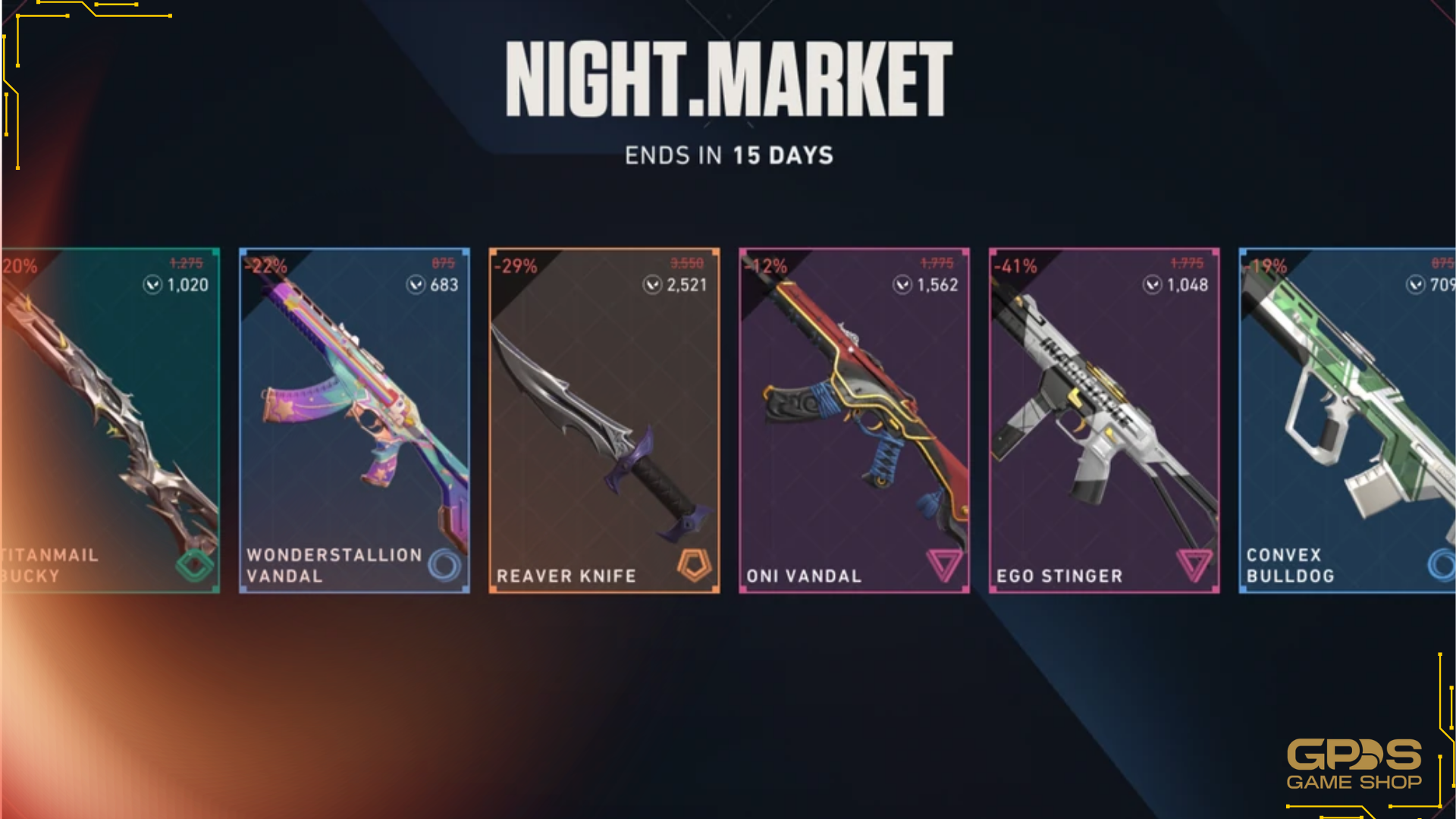Select the Titanmail Bucky card

111,421
